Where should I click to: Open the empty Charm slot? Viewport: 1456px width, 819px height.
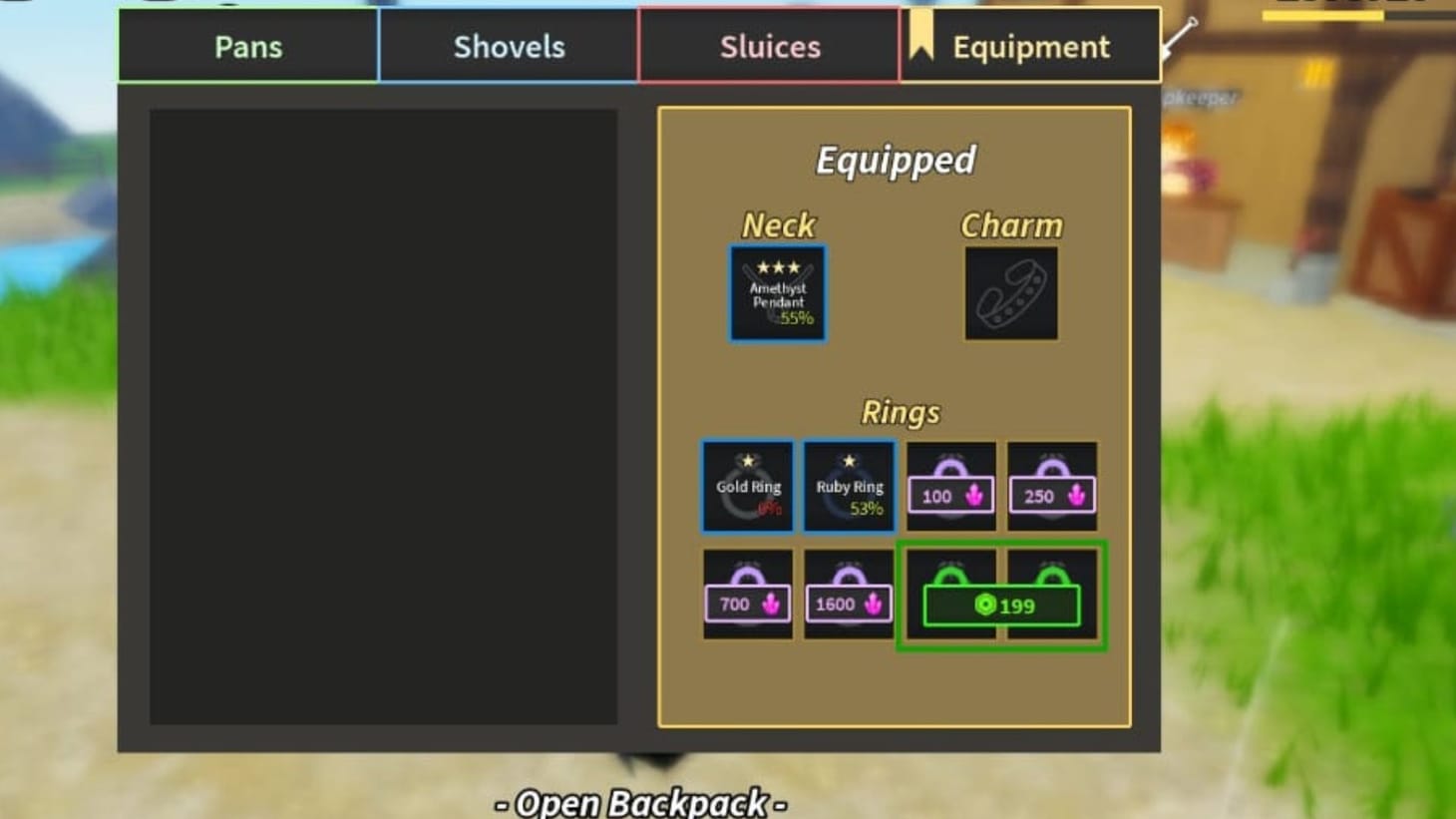1011,291
